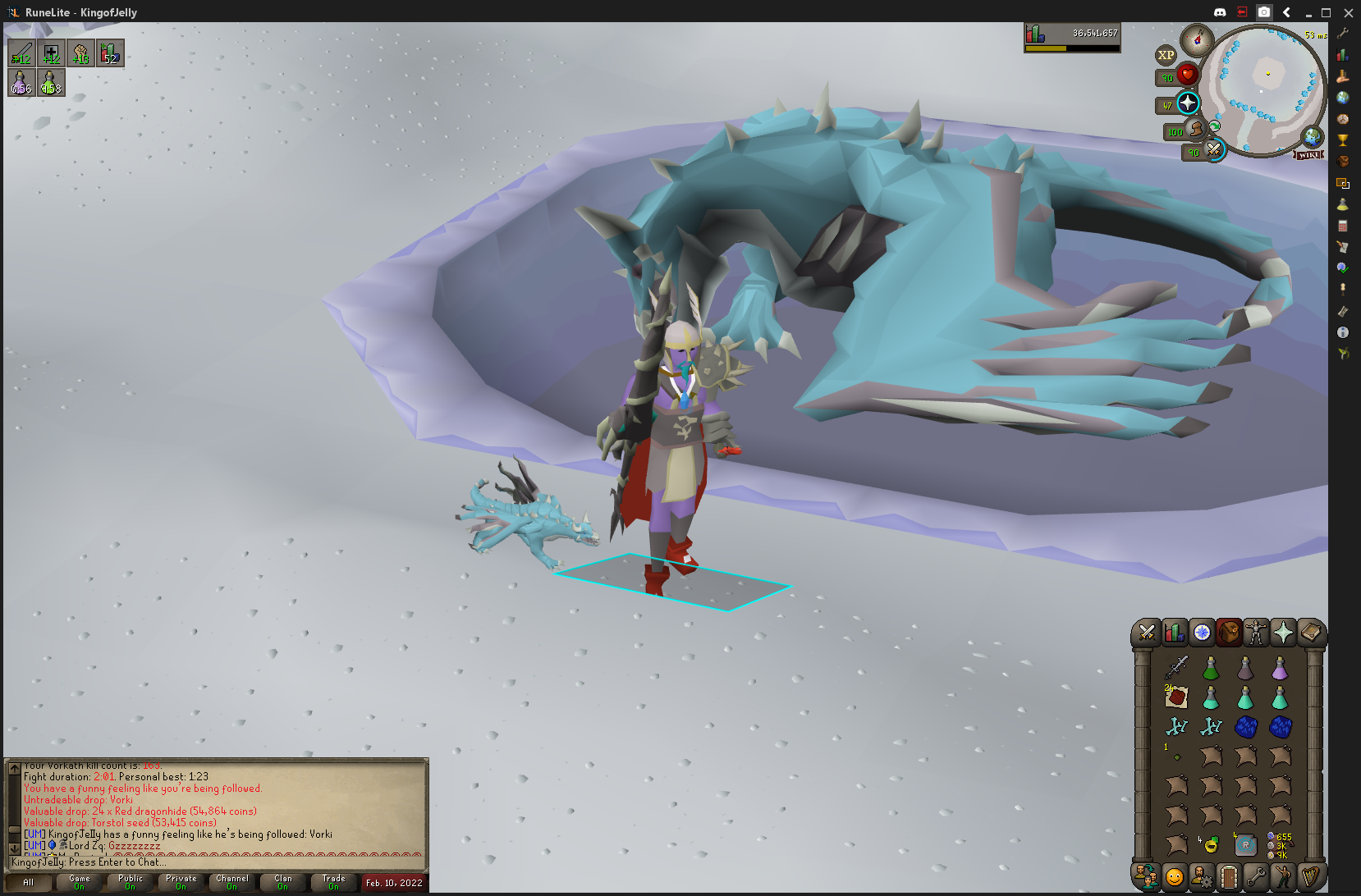Open the Clan chat filter tab
1361x896 pixels.
pos(282,882)
